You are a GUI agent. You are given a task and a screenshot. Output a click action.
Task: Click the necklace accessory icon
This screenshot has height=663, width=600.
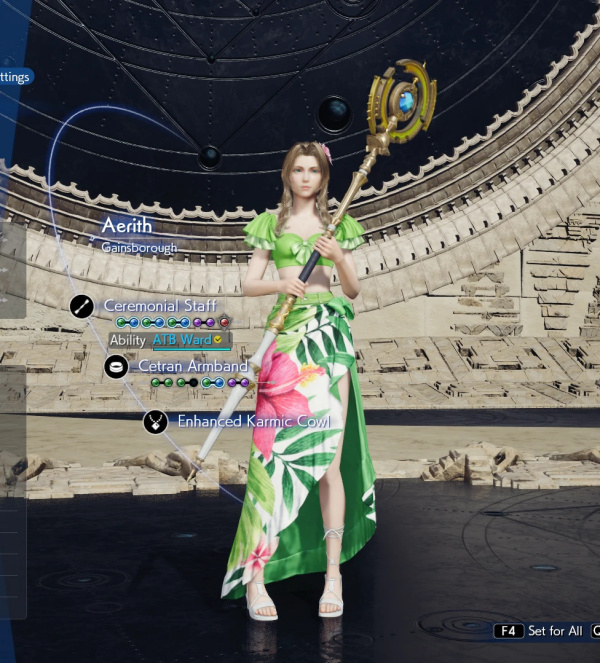[x=155, y=422]
